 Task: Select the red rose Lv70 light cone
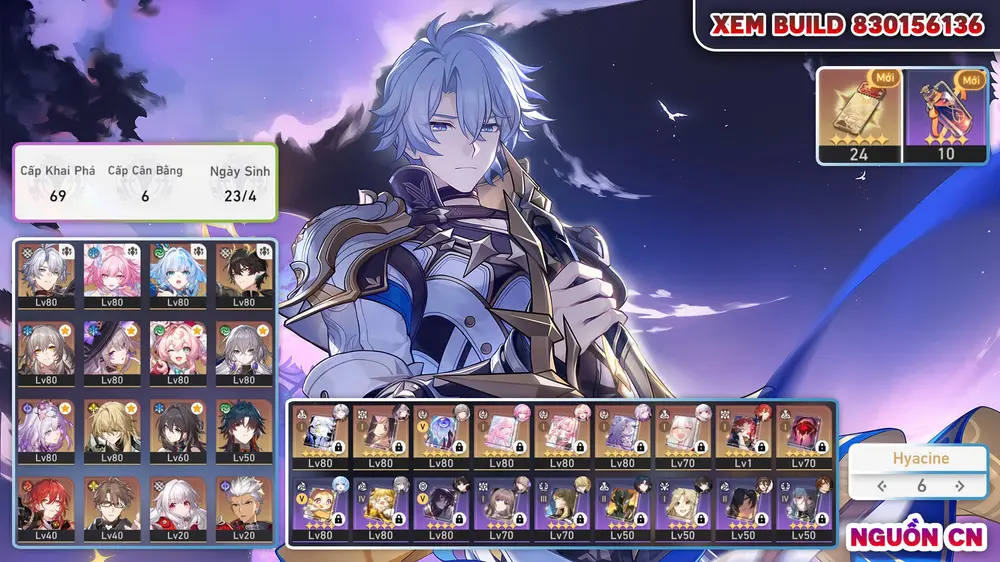point(804,434)
